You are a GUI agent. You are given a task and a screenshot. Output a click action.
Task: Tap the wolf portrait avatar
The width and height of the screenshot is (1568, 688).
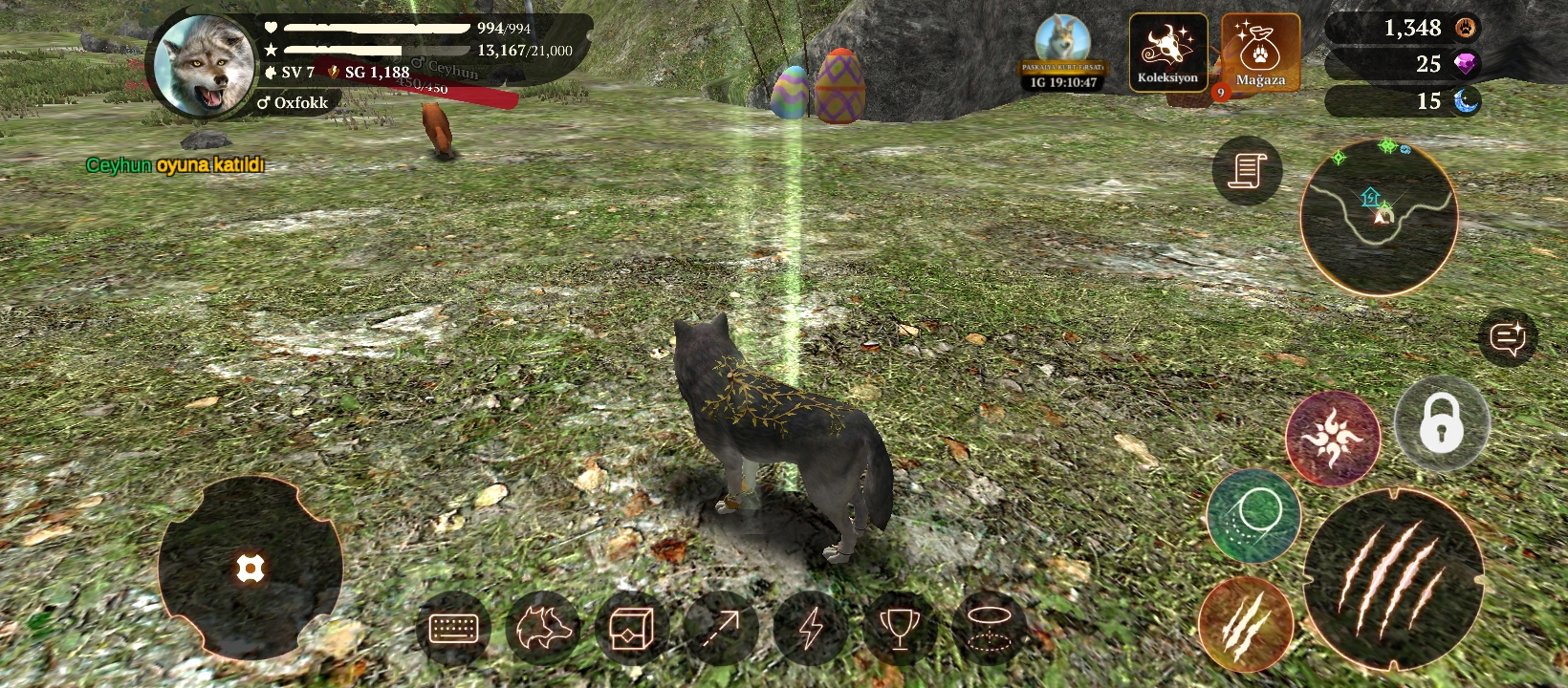coord(205,64)
